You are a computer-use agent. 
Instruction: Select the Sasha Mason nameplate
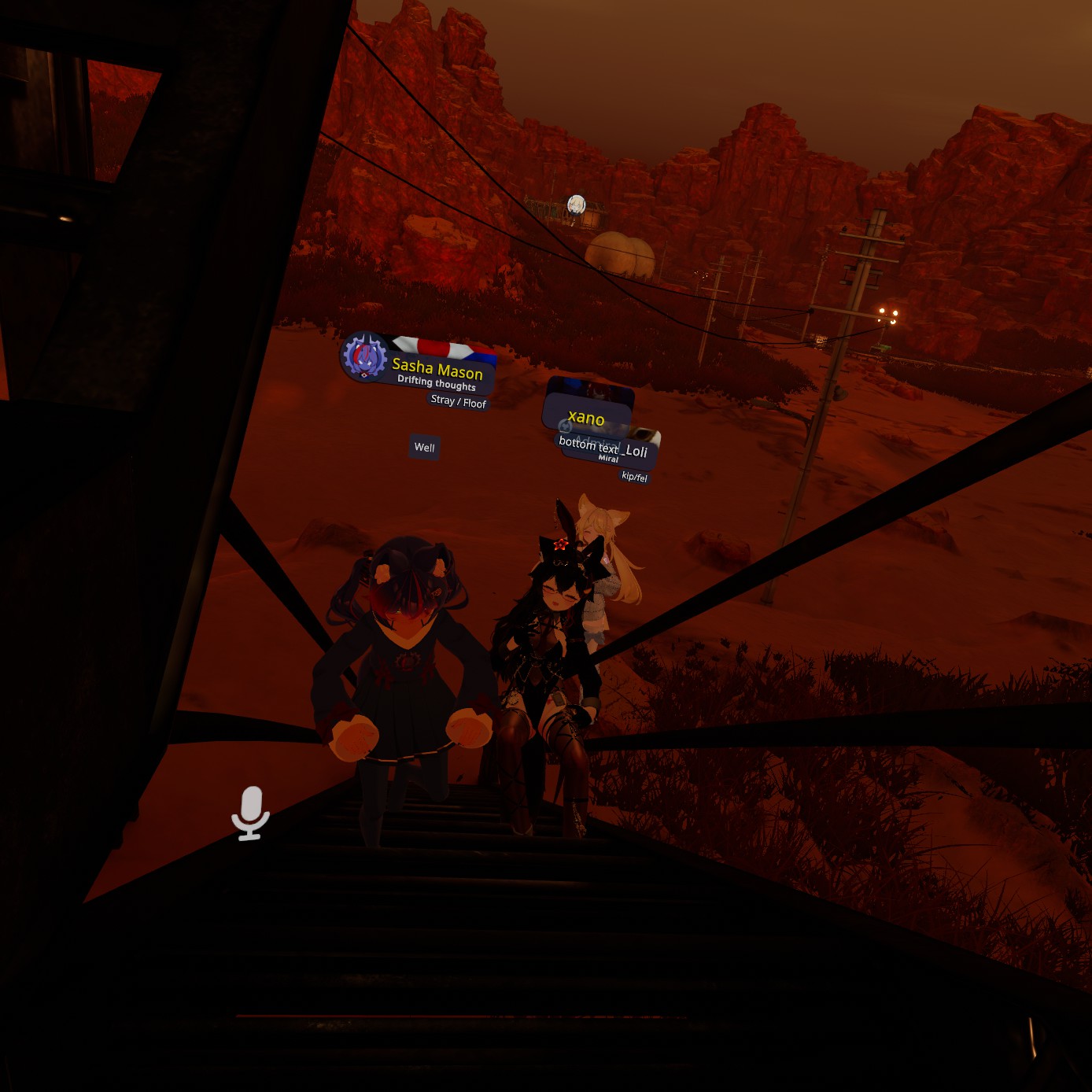(437, 371)
